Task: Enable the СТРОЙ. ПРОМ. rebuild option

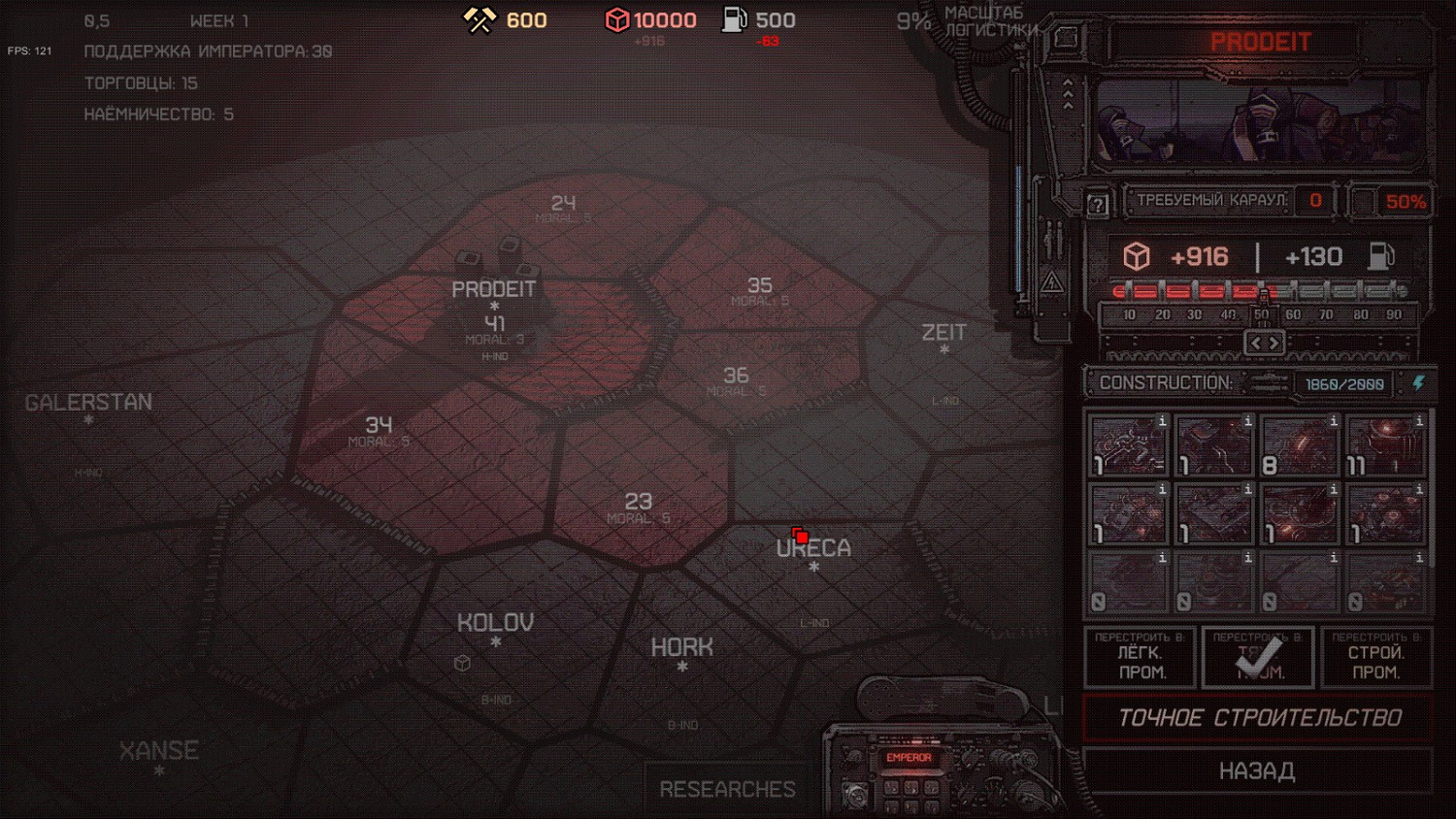Action: (1375, 658)
